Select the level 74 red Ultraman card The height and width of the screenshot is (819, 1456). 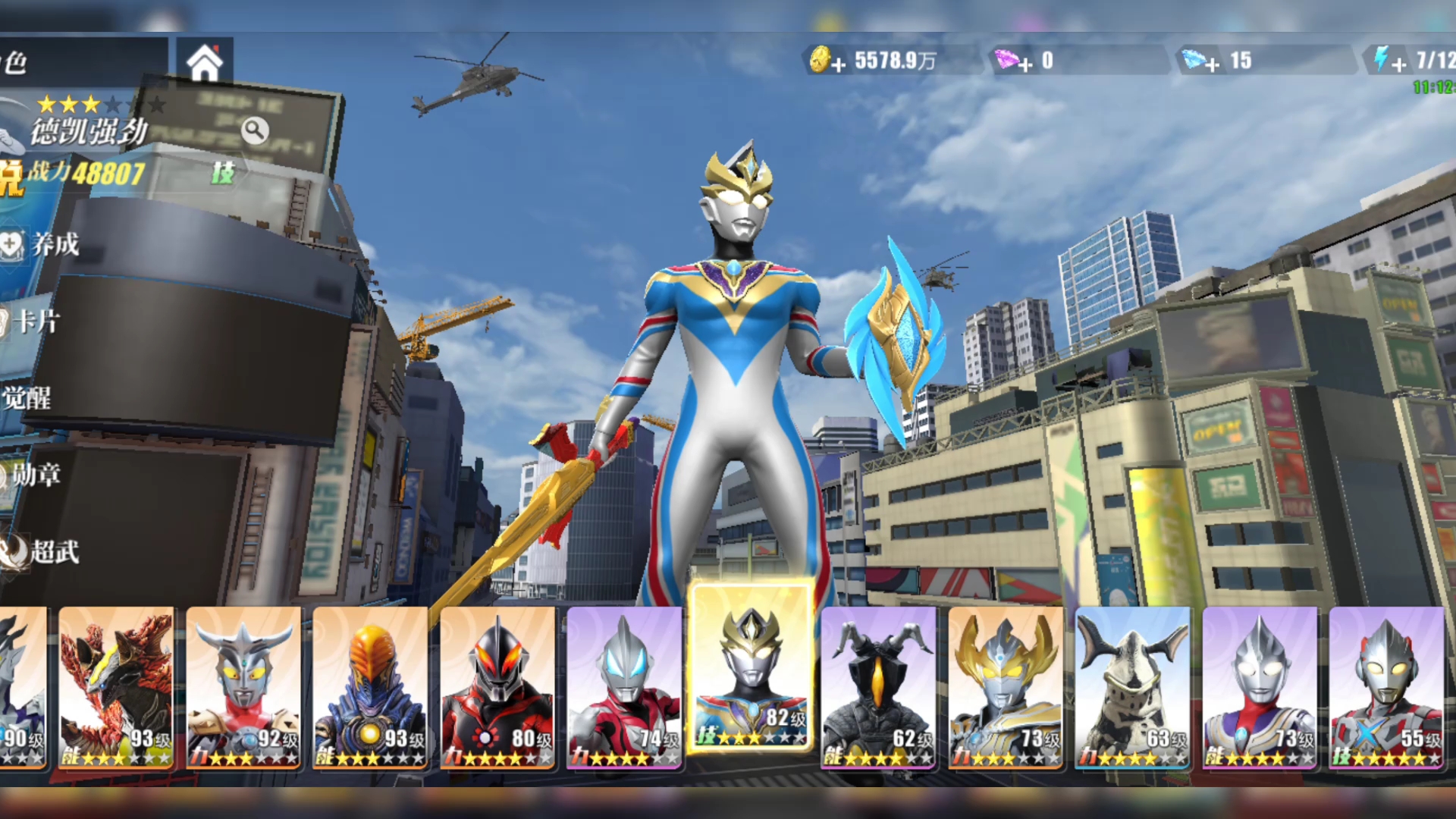pyautogui.click(x=624, y=688)
